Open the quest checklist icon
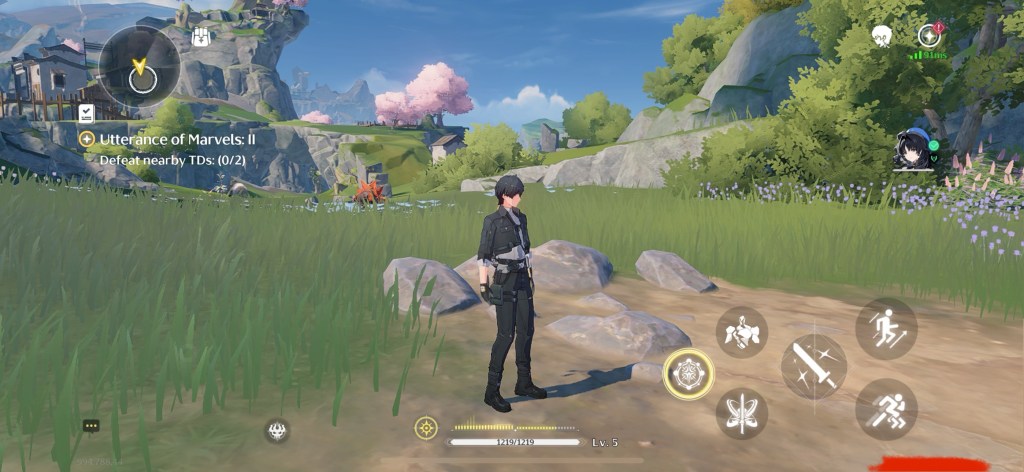Viewport: 1024px width, 472px height. 86,113
